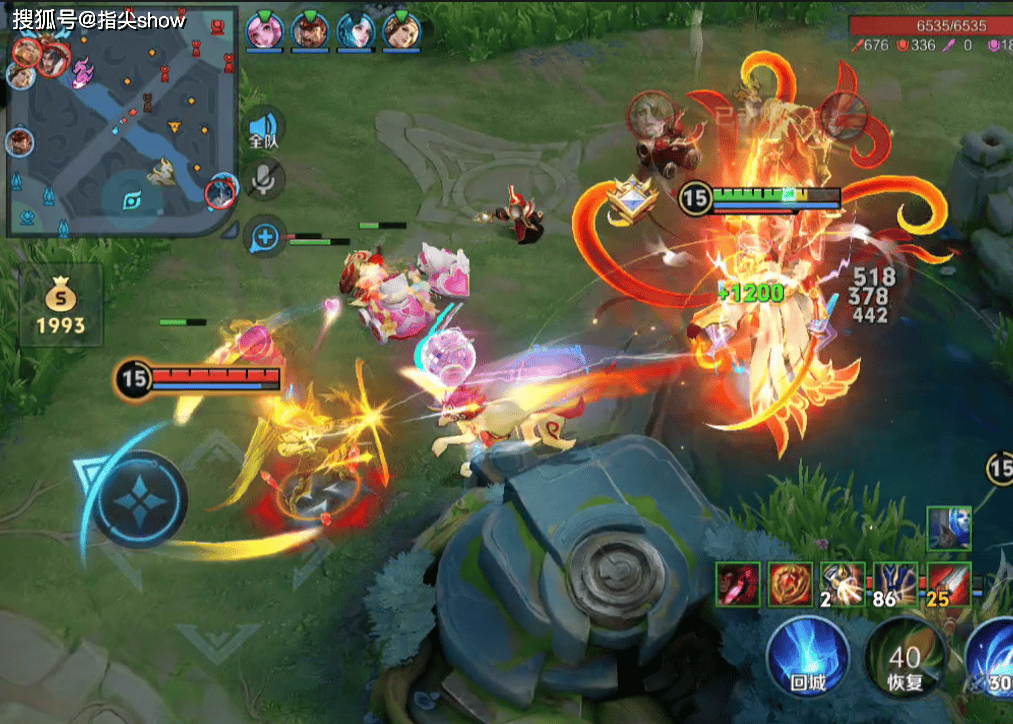
Task: Select the blue-haired teammate portrait
Action: click(x=356, y=30)
